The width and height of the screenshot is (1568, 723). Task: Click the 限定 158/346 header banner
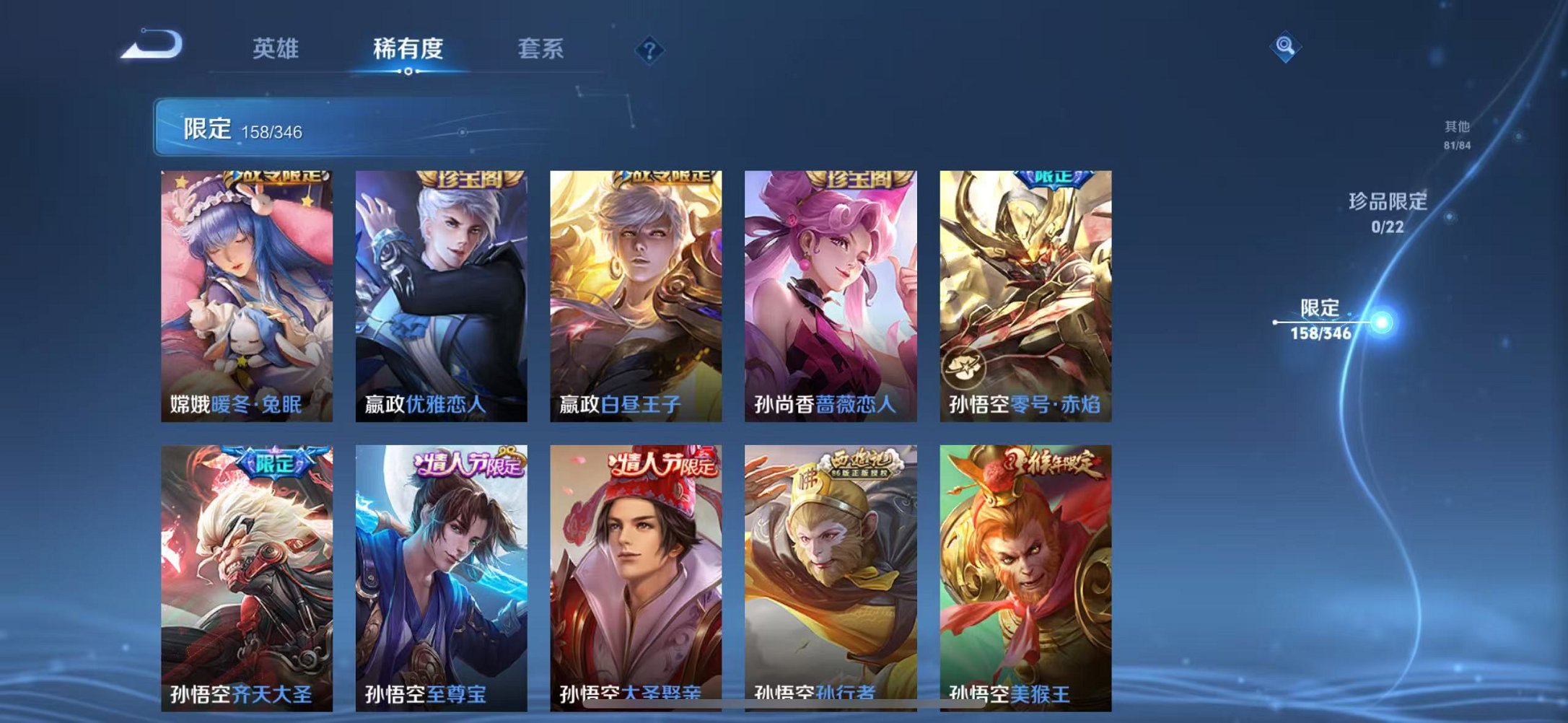tap(245, 128)
